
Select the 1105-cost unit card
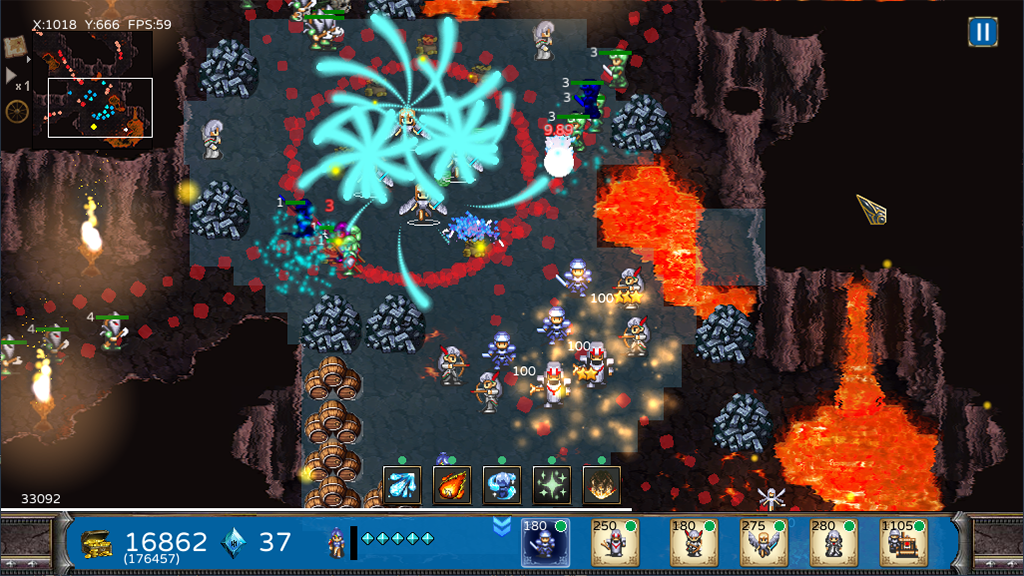pos(904,543)
